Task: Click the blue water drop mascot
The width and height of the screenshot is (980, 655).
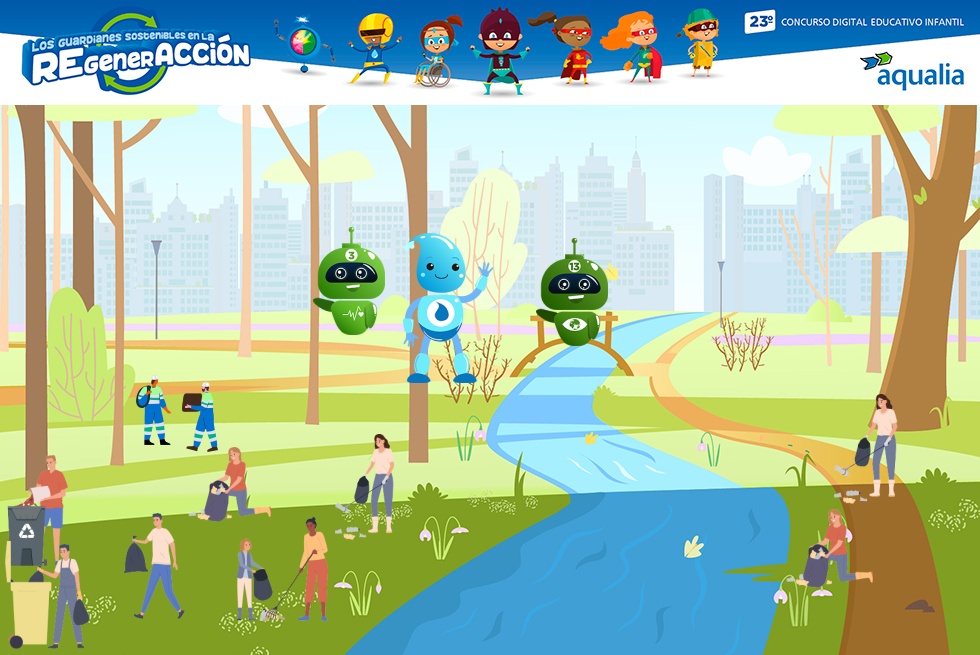Action: tap(438, 306)
